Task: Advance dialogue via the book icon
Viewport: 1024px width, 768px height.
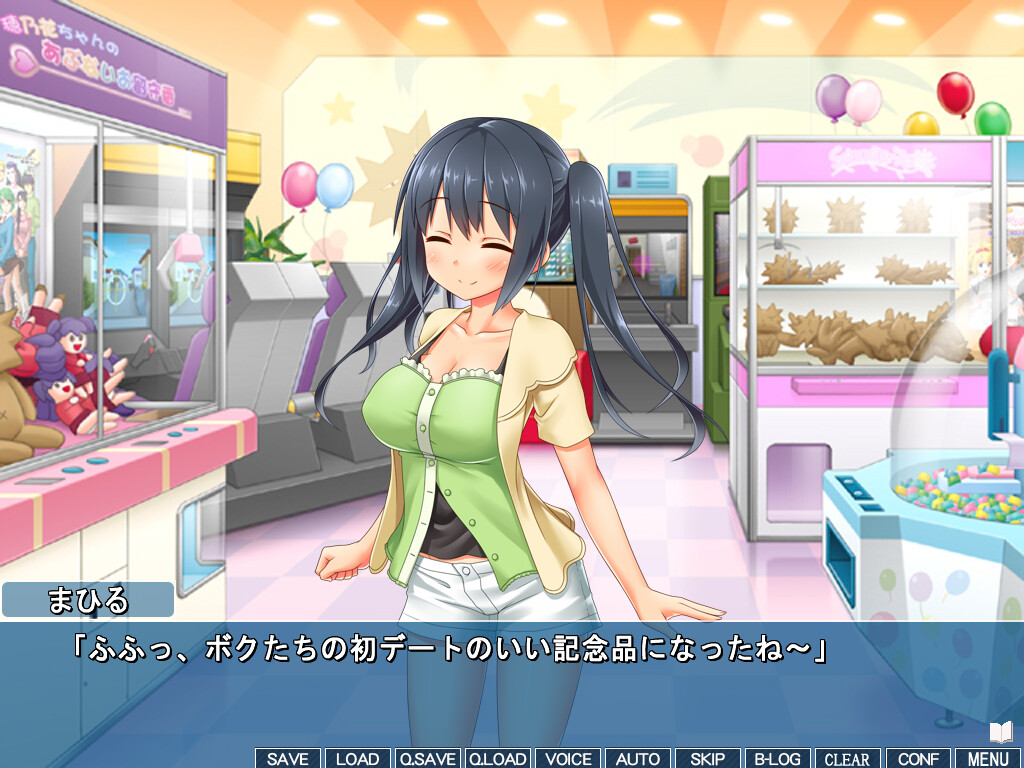Action: click(1001, 732)
